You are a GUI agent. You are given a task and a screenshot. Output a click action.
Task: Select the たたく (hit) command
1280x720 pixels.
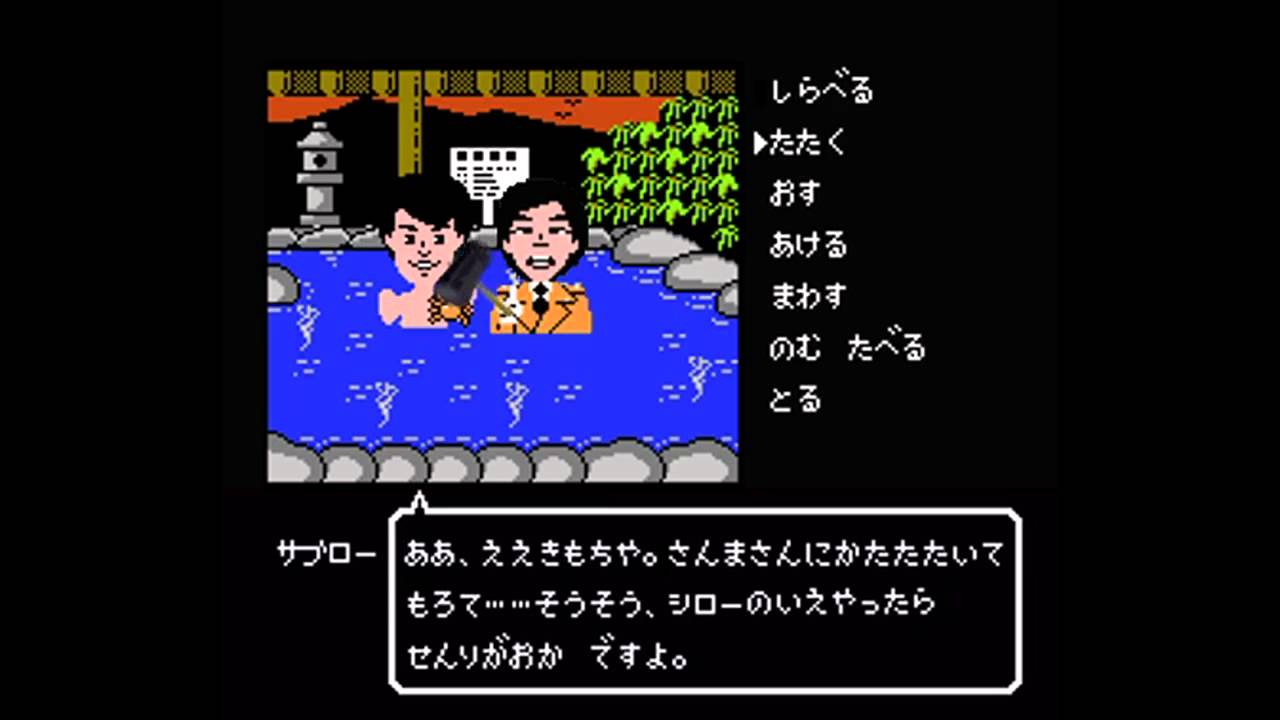click(x=807, y=143)
